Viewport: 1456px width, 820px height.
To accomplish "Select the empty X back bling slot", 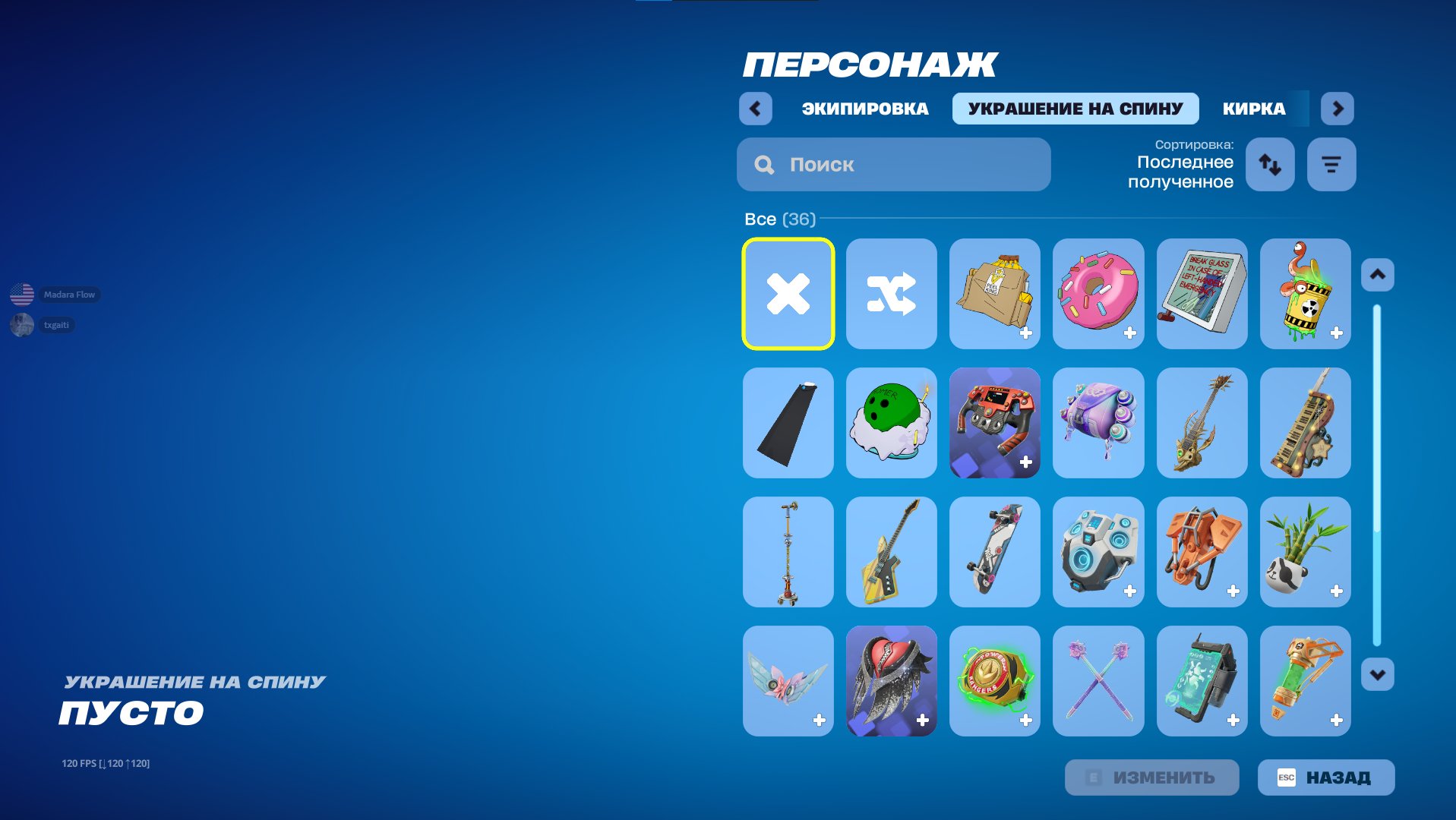I will tap(788, 294).
